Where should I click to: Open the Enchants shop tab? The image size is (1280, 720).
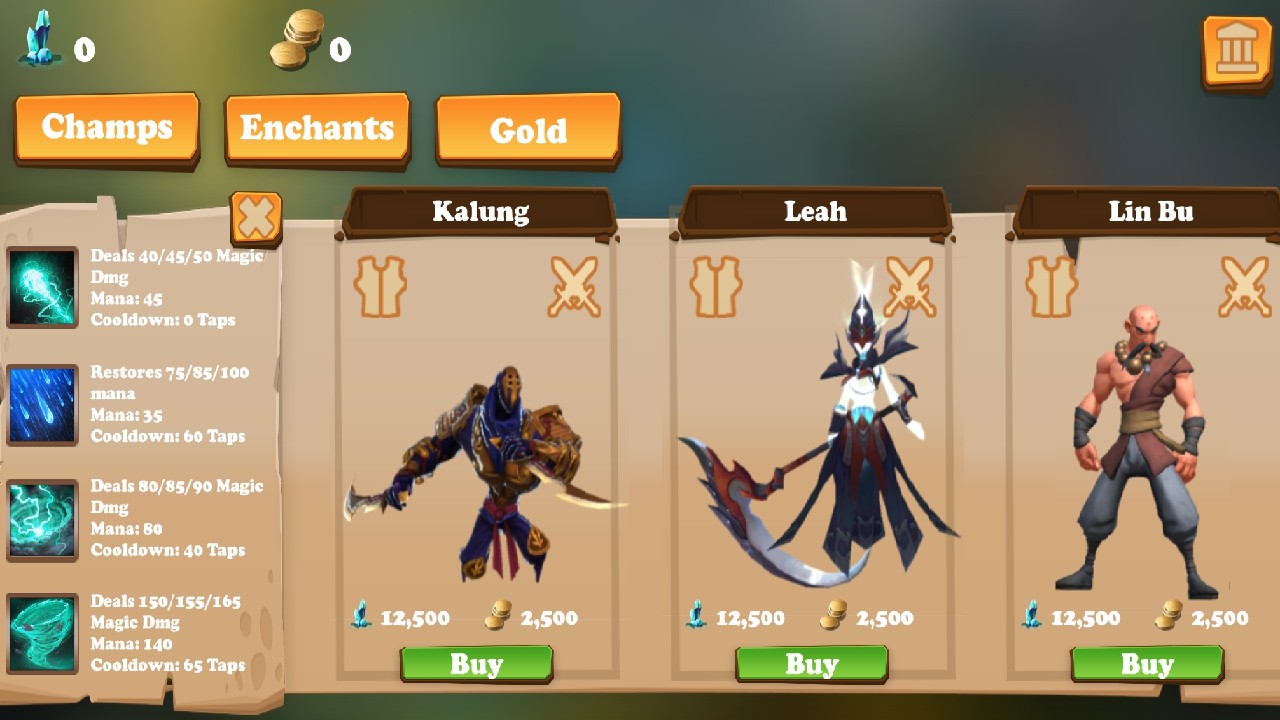pos(317,128)
